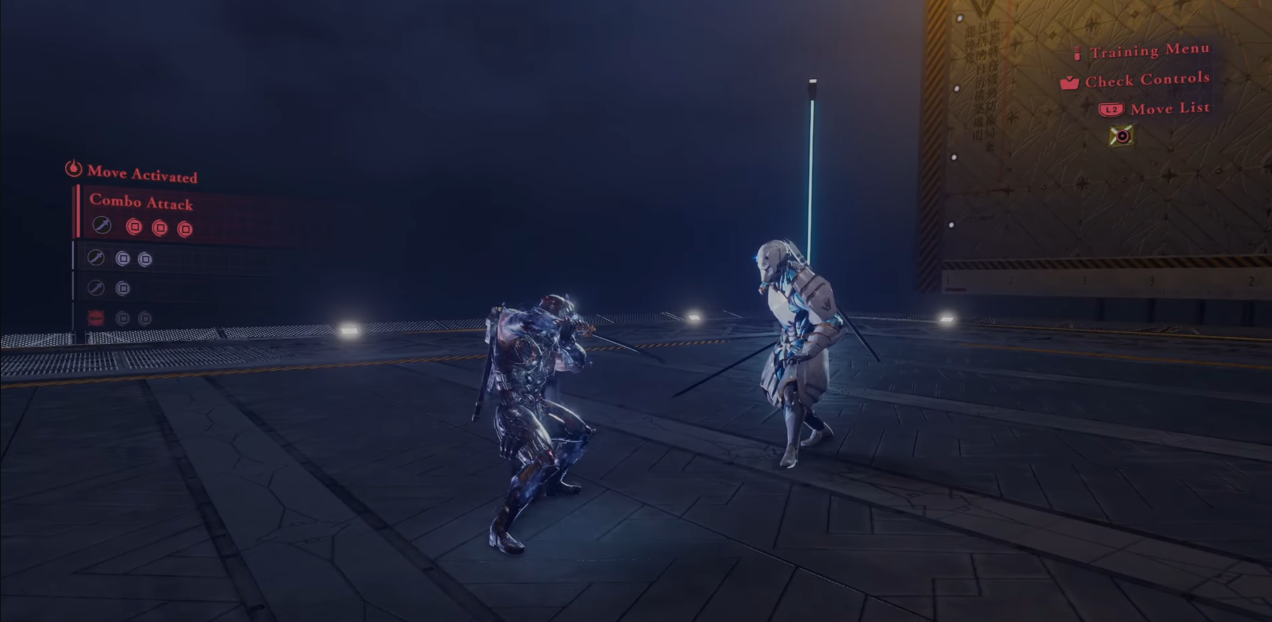Click the Move Activated header

click(x=141, y=174)
